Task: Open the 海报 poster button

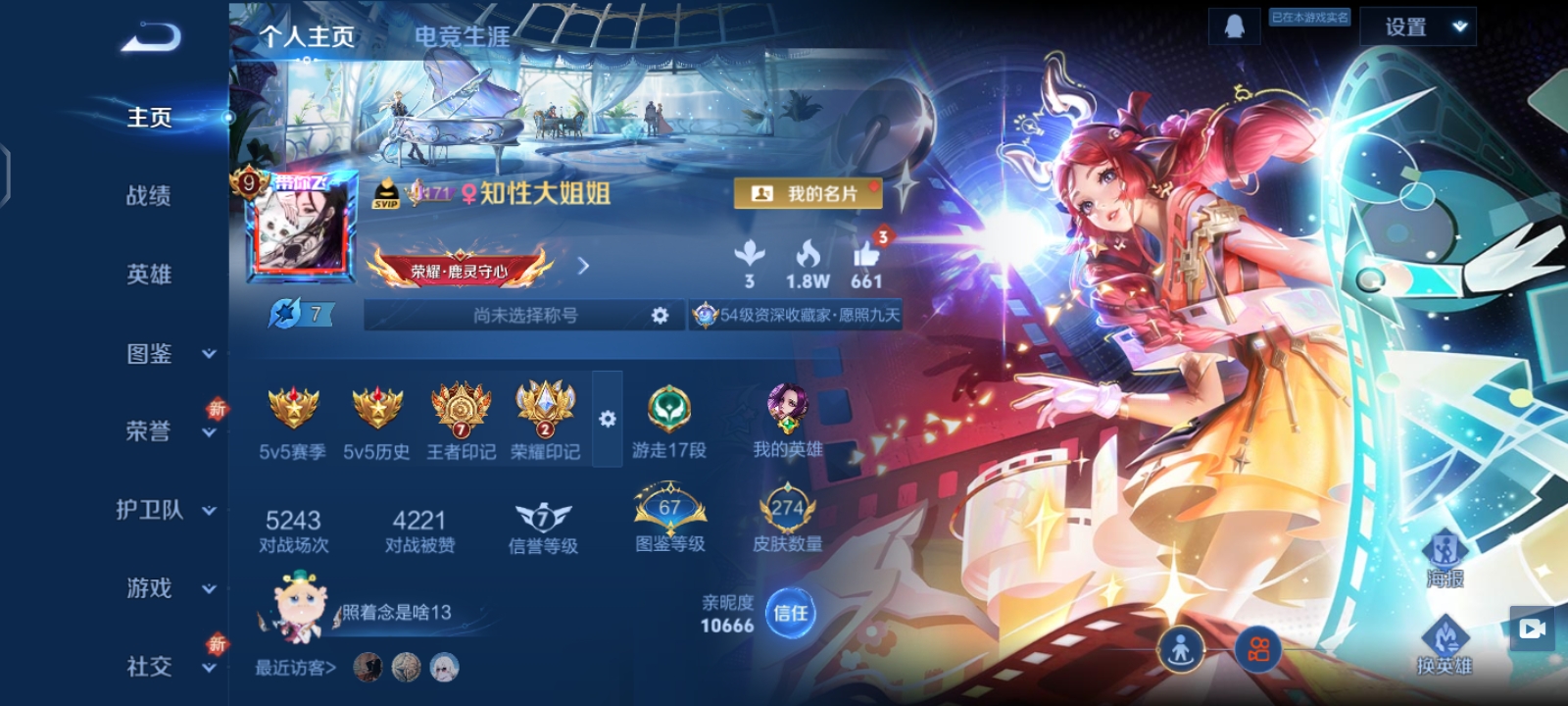Action: tap(1445, 559)
